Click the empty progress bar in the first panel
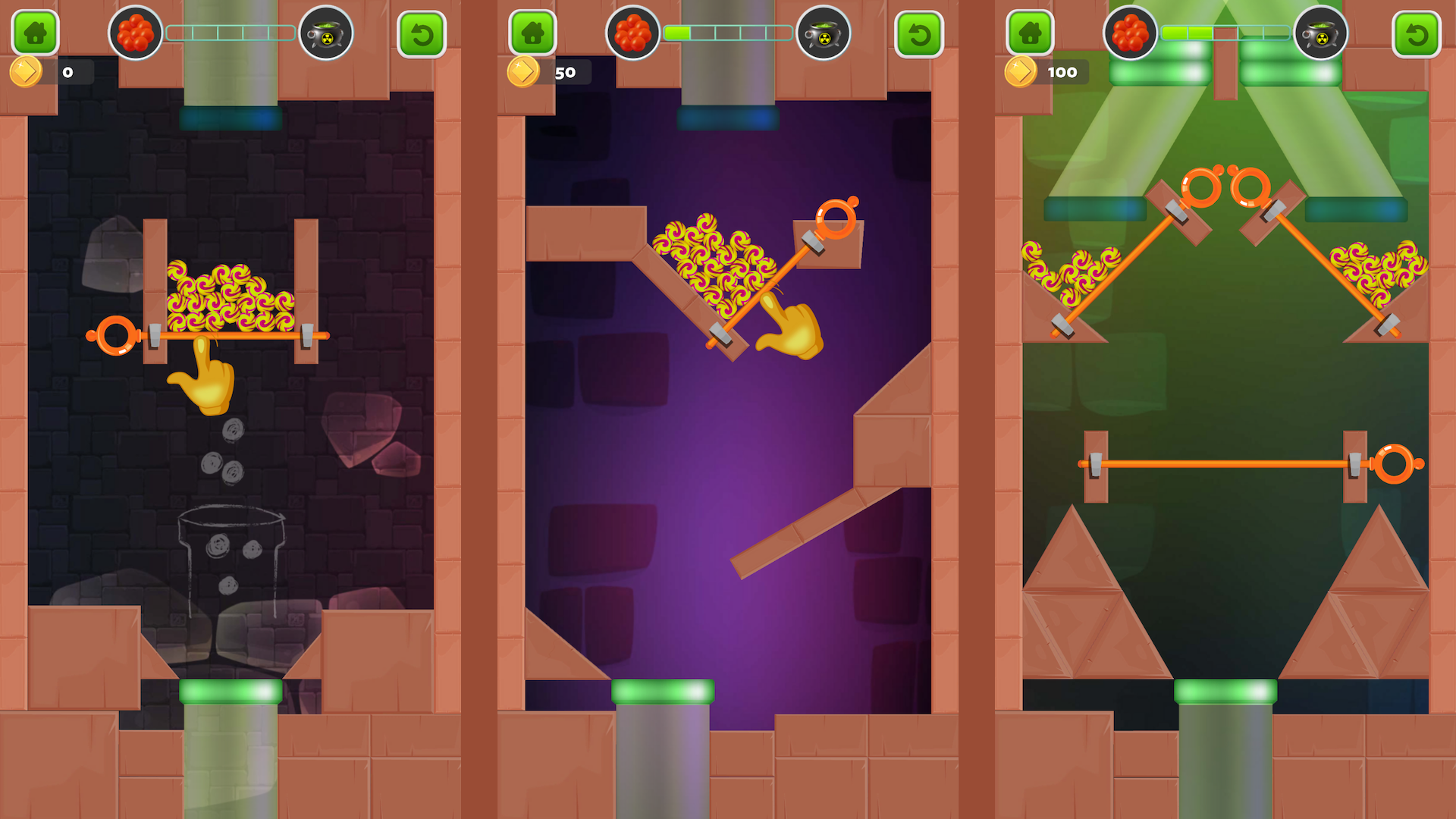The height and width of the screenshot is (819, 1456). [231, 32]
